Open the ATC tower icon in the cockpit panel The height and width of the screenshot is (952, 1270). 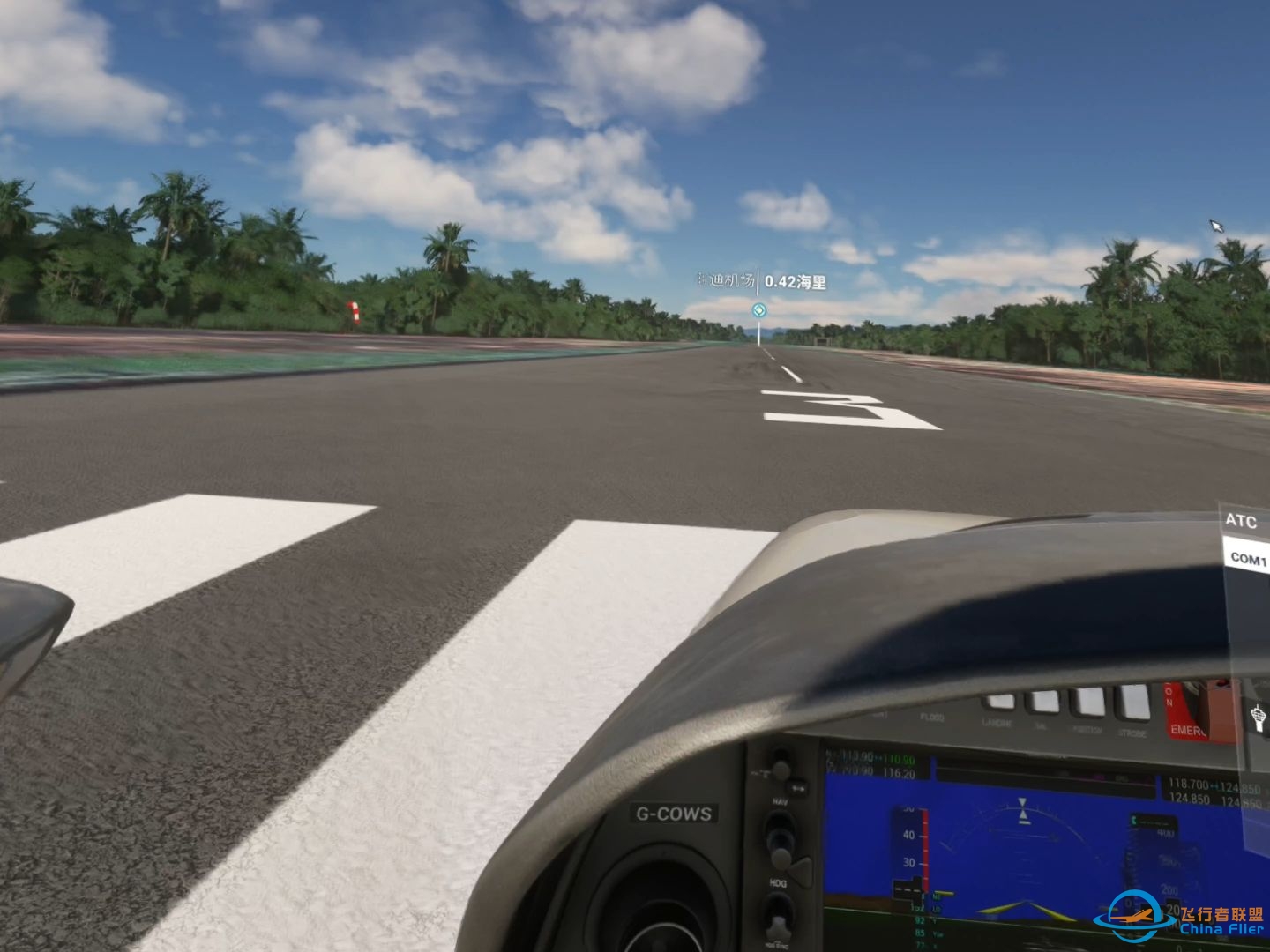[x=1258, y=718]
